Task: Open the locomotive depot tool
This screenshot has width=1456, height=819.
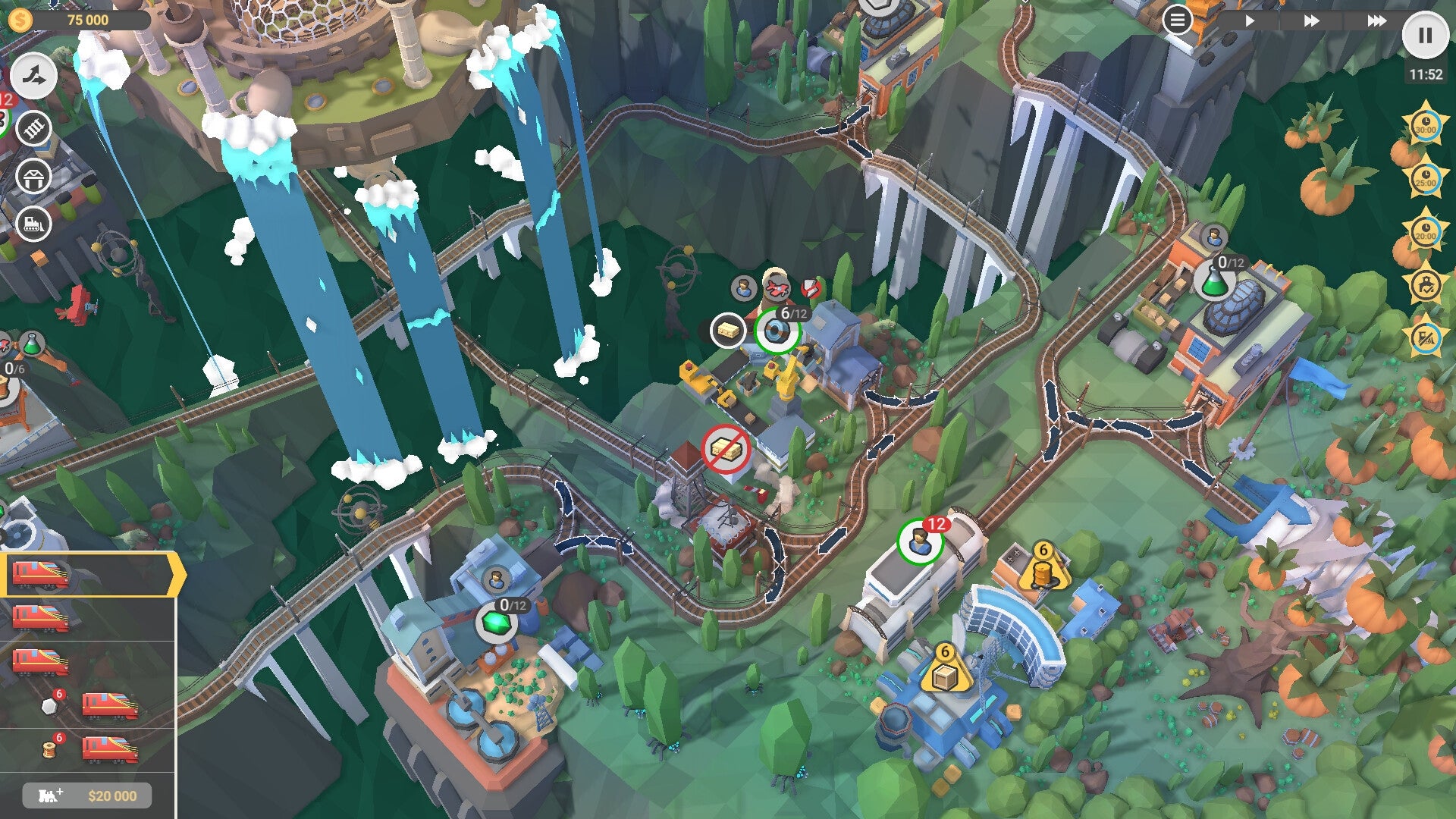Action: [32, 224]
